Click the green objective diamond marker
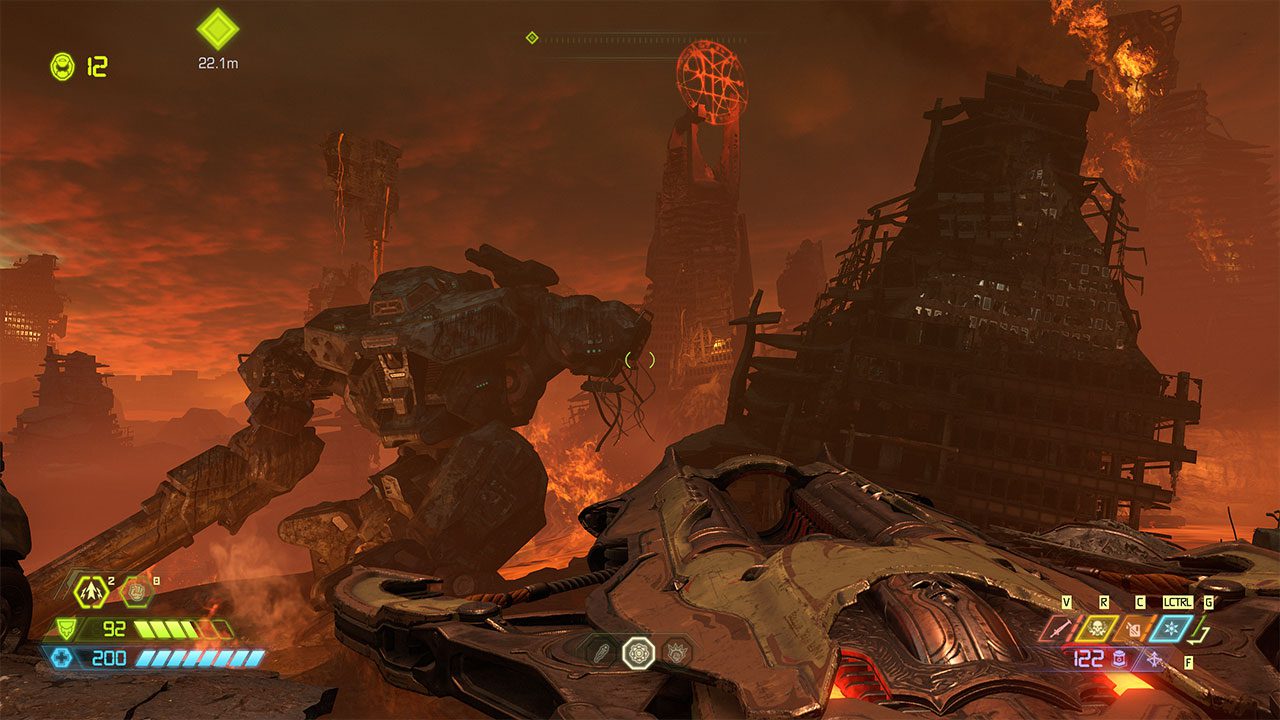 [217, 29]
